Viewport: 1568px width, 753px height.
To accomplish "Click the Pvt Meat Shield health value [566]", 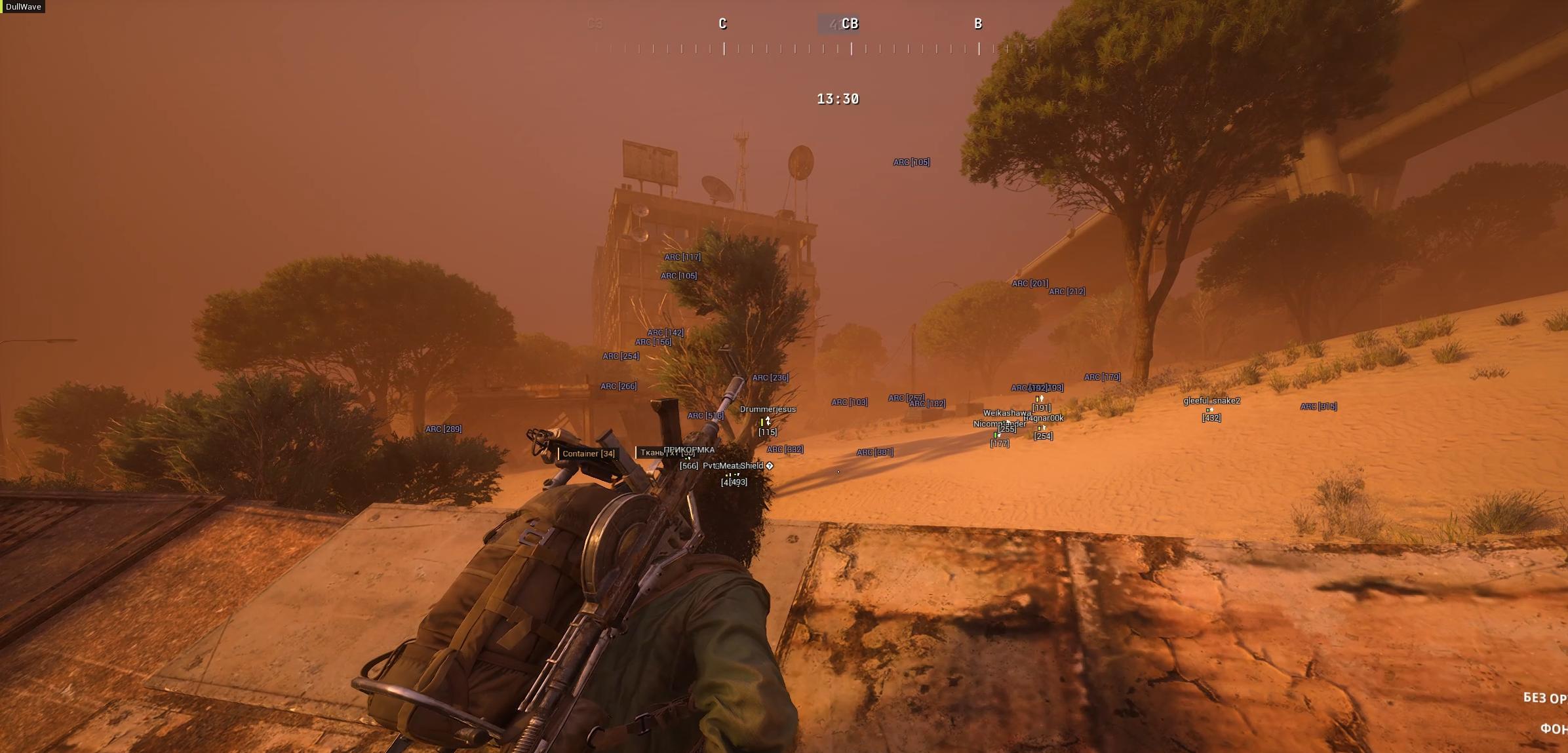I will (688, 467).
